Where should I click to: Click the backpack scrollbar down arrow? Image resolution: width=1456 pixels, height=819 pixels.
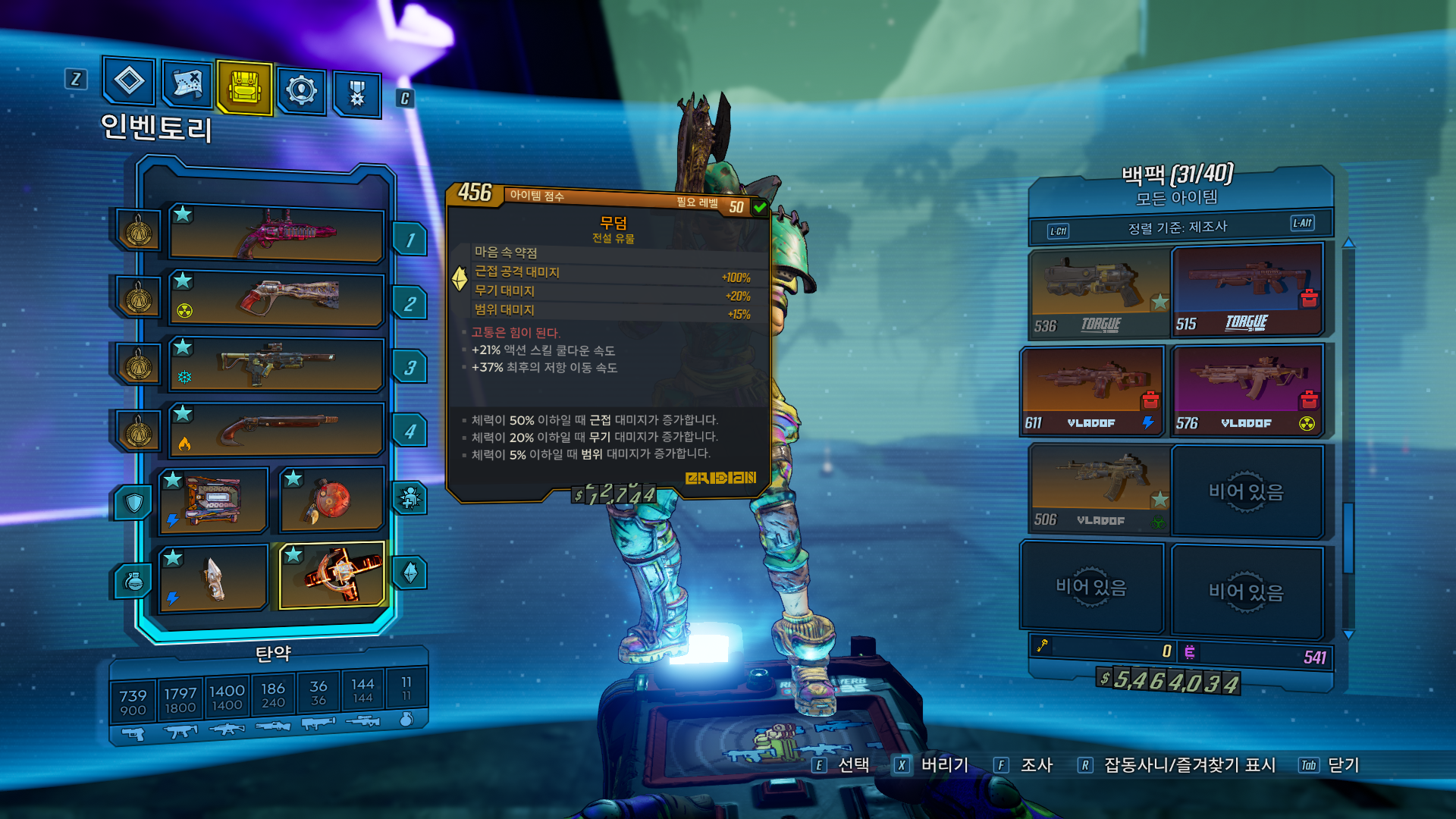click(1348, 635)
